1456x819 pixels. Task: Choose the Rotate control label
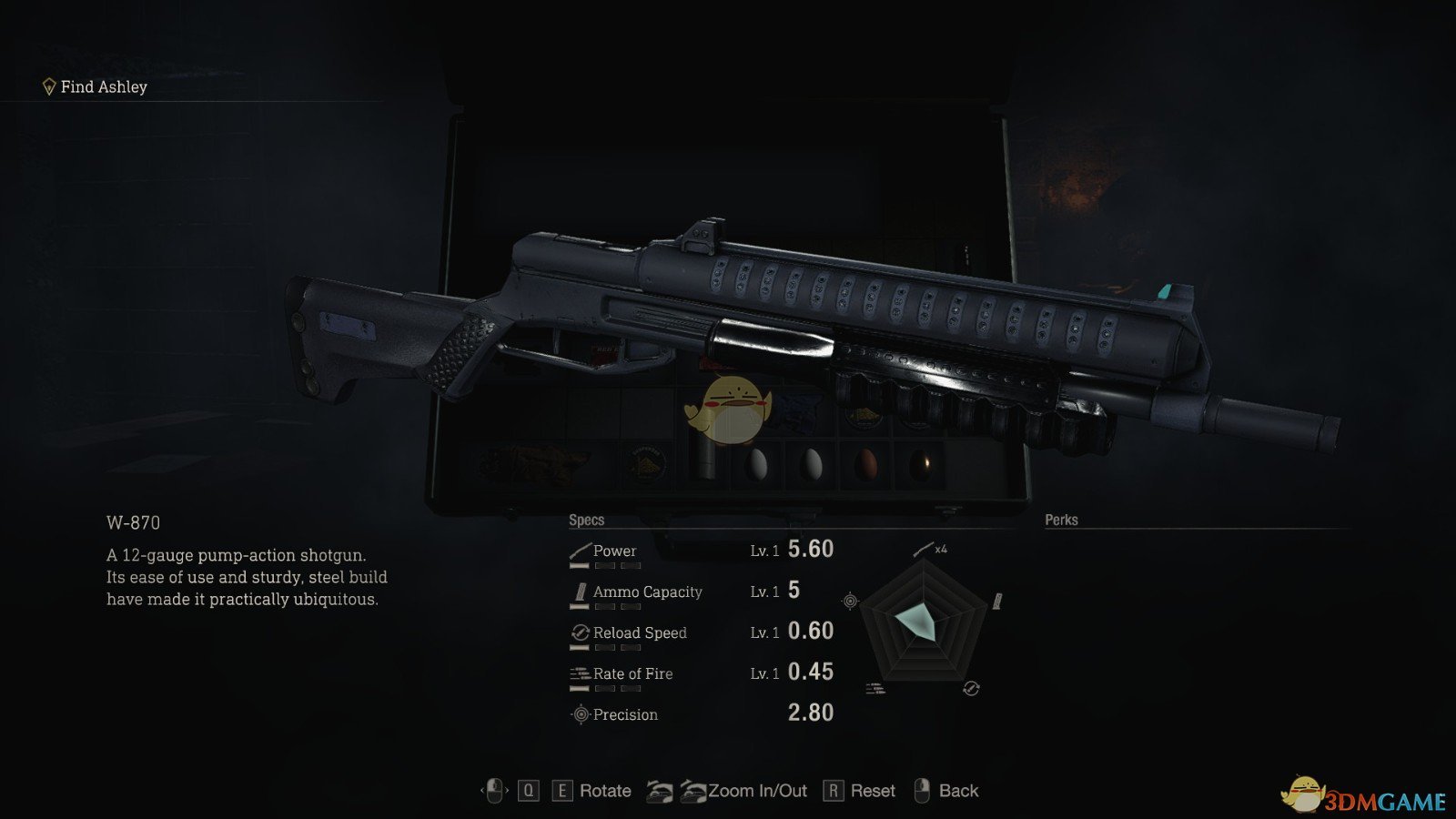[x=605, y=791]
